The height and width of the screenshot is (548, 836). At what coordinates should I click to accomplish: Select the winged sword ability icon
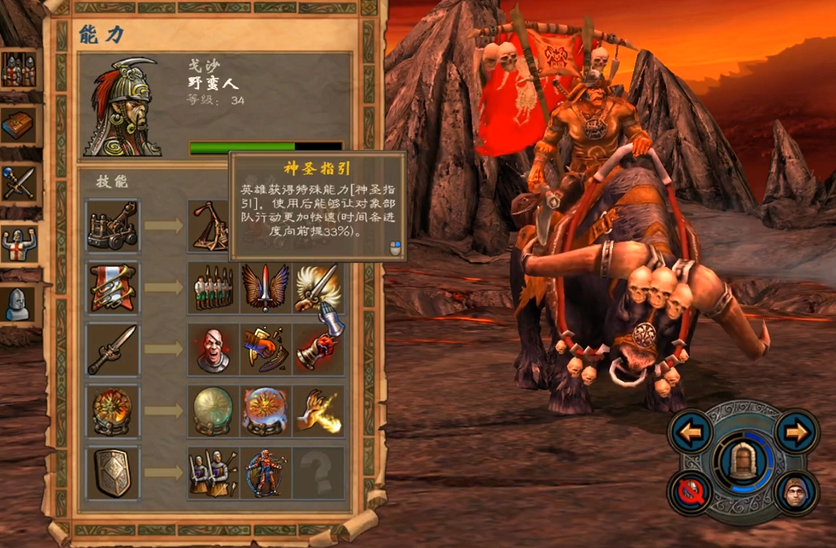(x=265, y=288)
